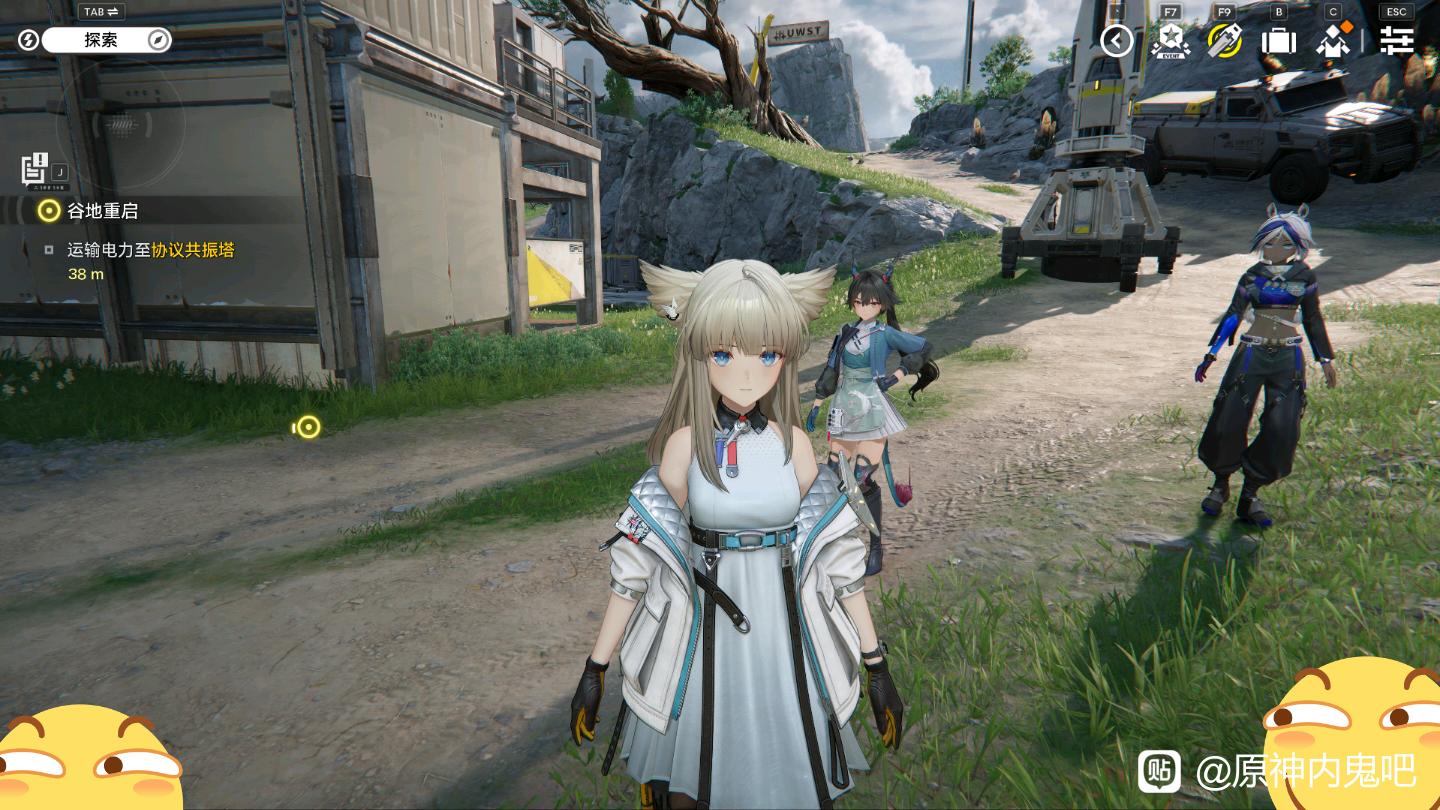This screenshot has width=1440, height=810.
Task: Open the backpack suitcase icon
Action: click(1278, 41)
